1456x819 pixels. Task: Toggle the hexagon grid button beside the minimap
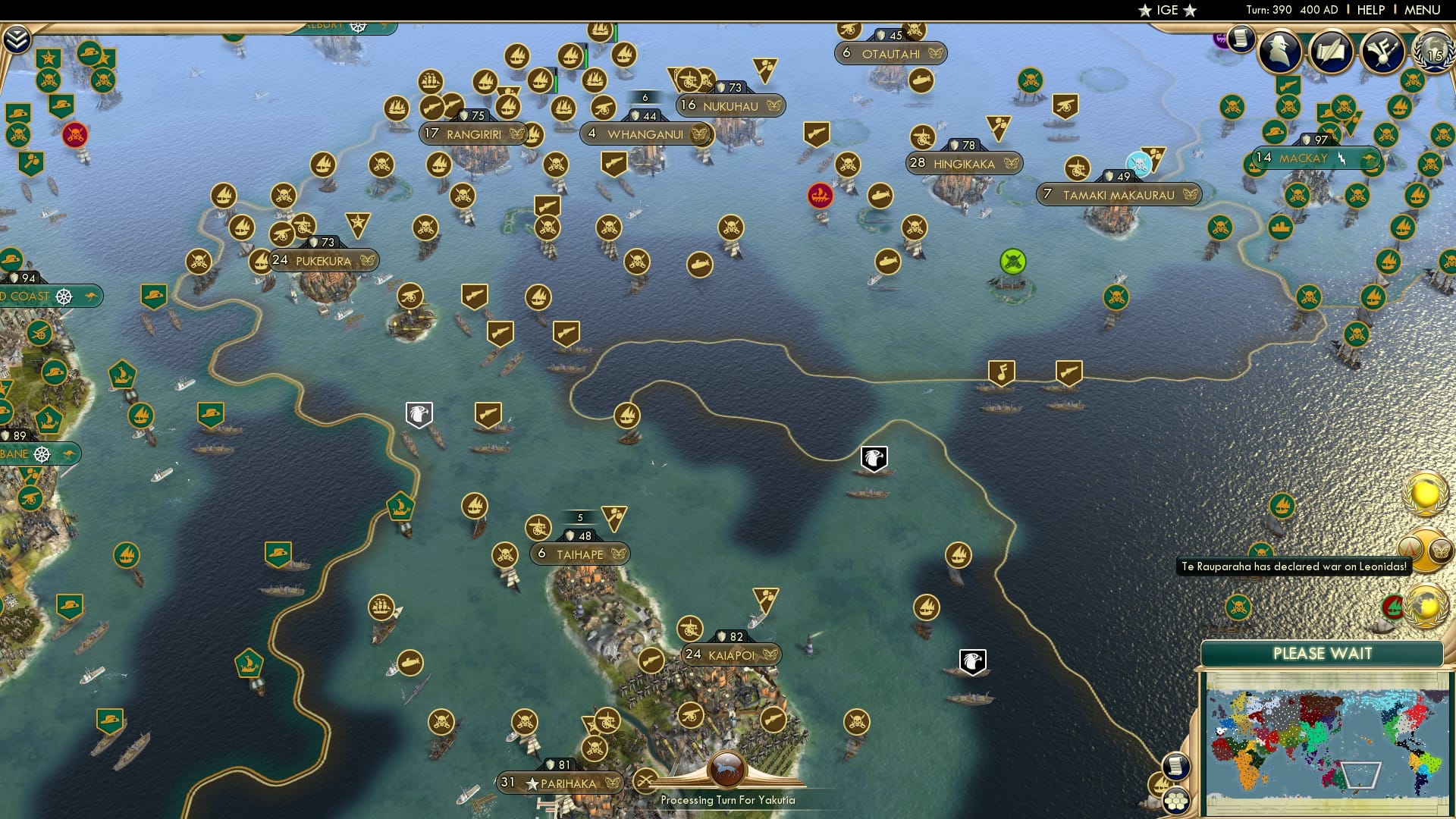pos(1176,801)
